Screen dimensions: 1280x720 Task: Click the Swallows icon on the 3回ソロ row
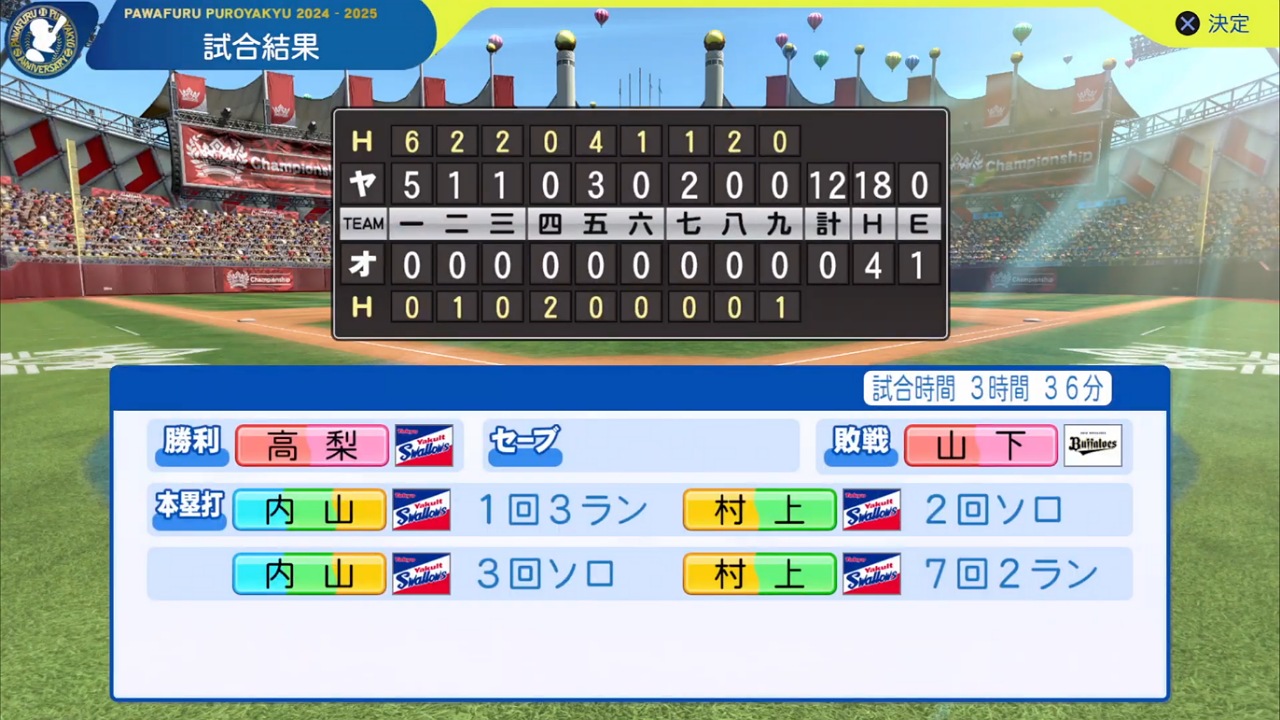point(421,573)
